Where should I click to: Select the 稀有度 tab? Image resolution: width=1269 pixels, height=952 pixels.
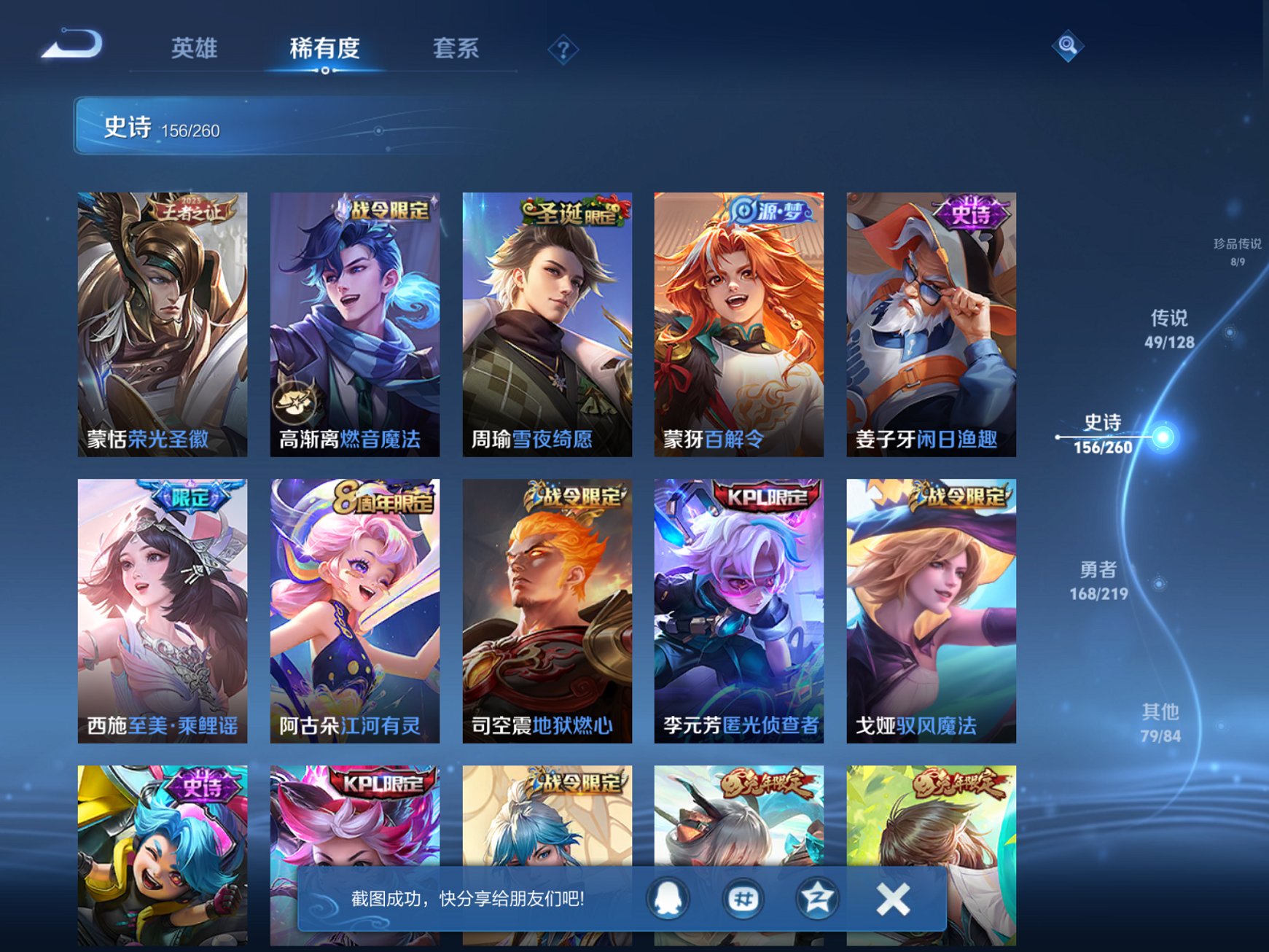click(324, 47)
